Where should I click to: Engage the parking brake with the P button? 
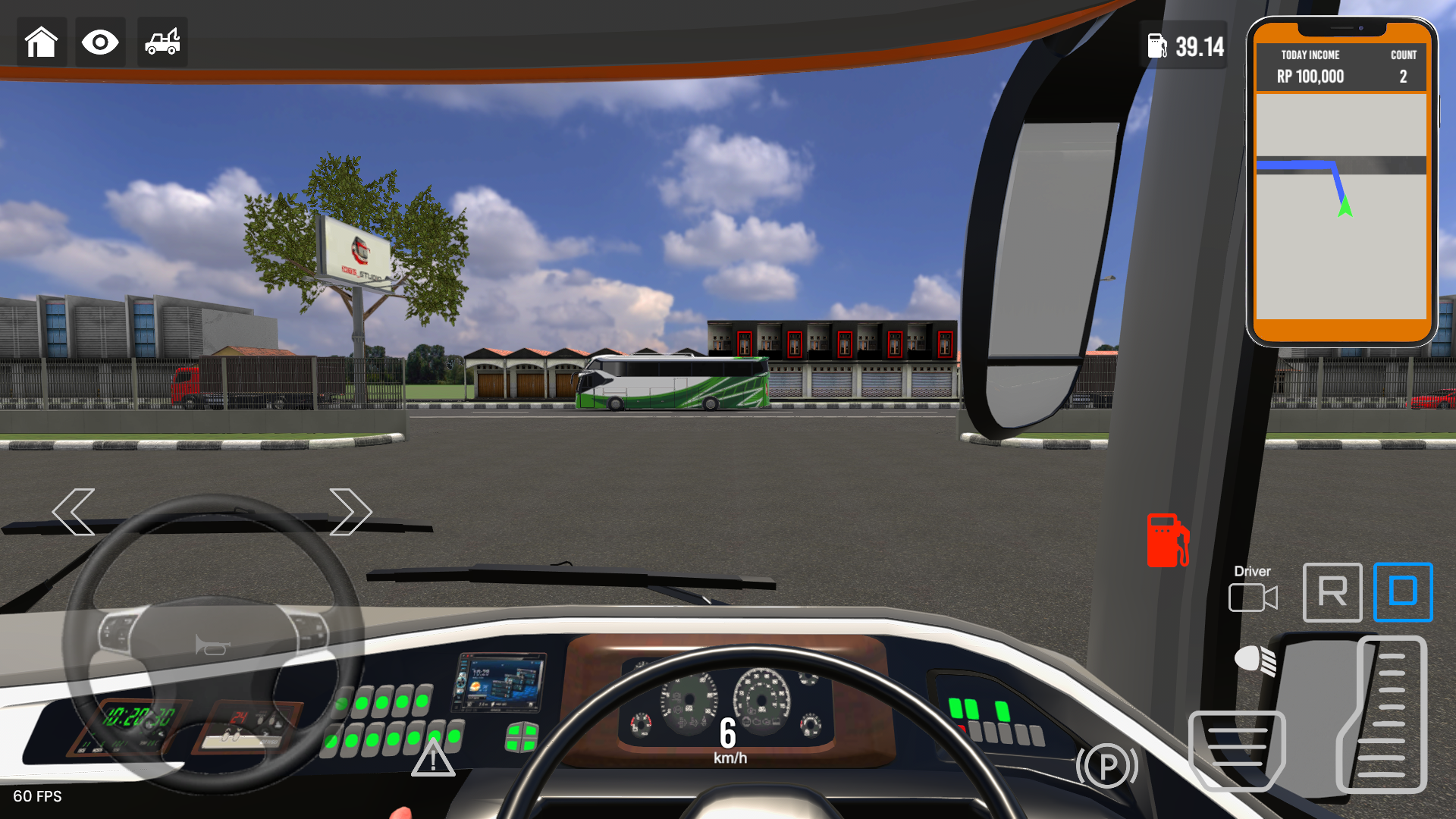pyautogui.click(x=1107, y=766)
